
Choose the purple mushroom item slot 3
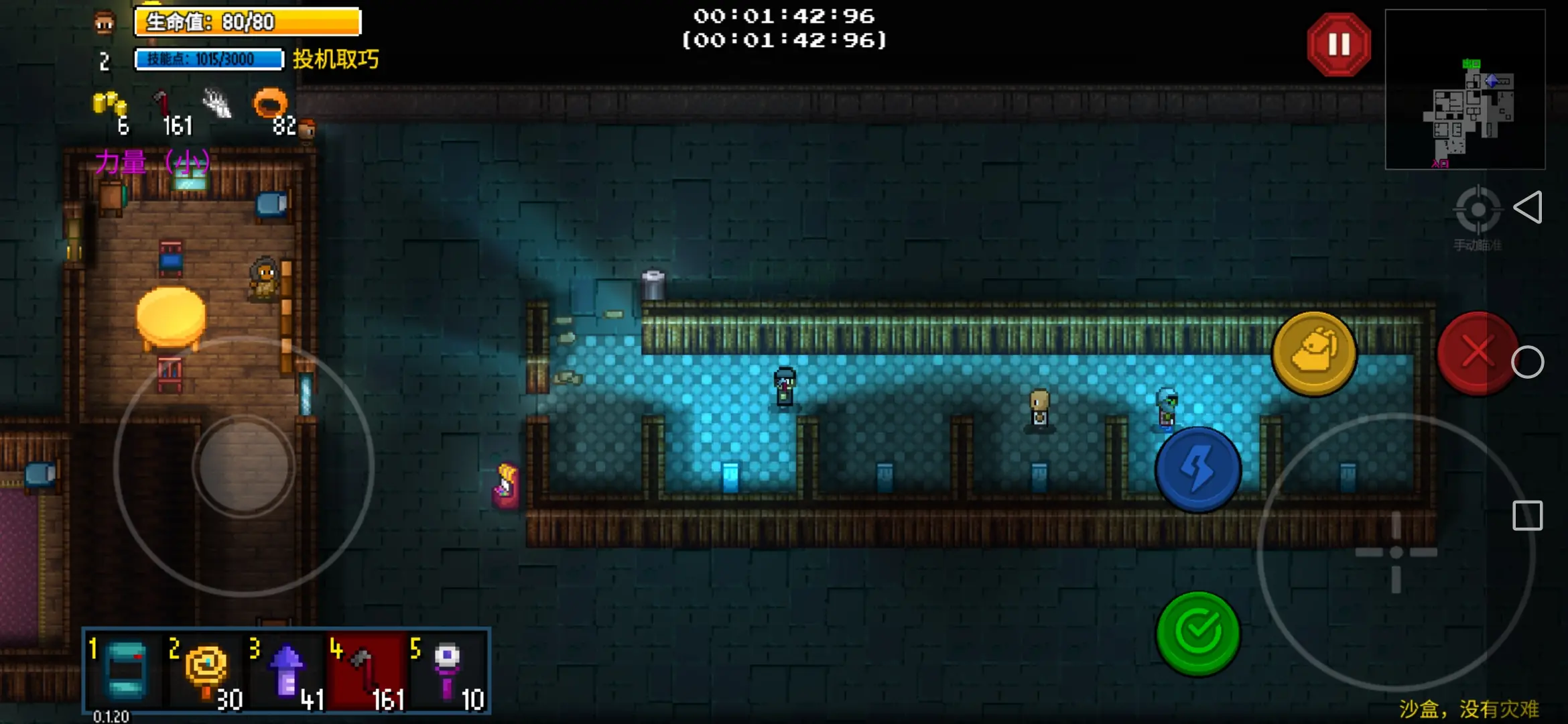pos(287,671)
